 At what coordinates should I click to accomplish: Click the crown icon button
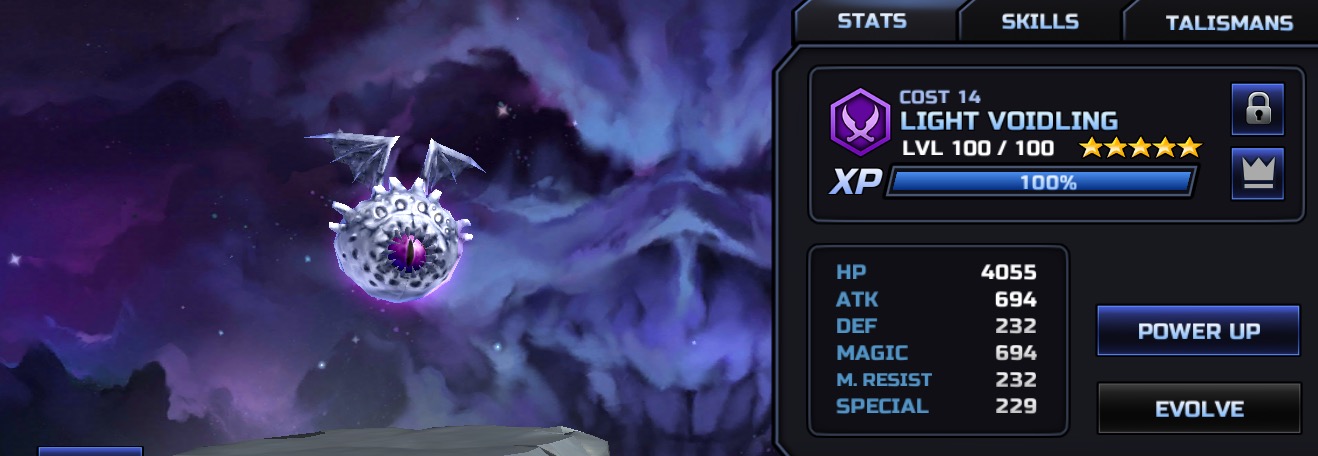point(1257,173)
